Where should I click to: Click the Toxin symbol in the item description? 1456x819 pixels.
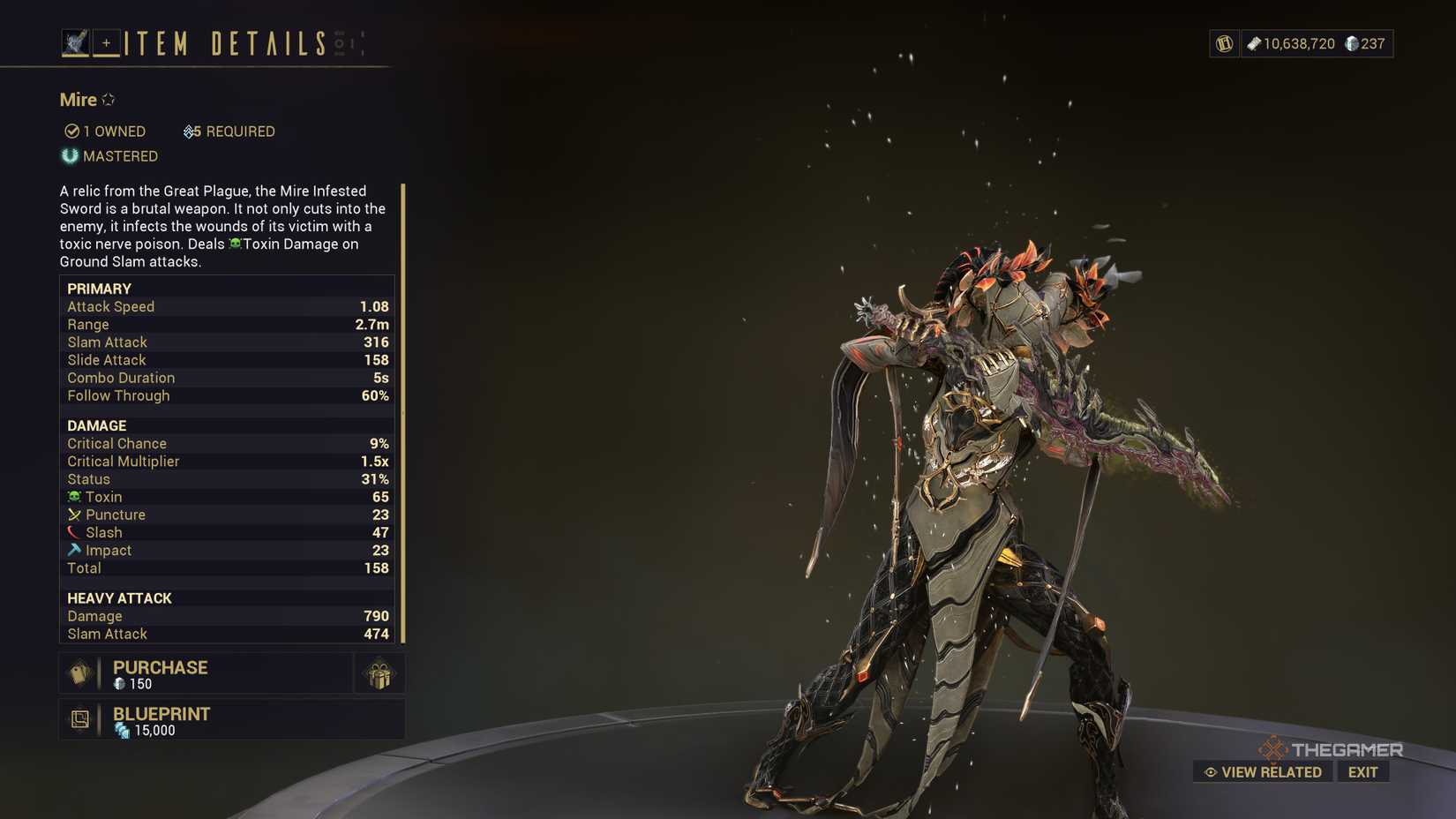233,244
